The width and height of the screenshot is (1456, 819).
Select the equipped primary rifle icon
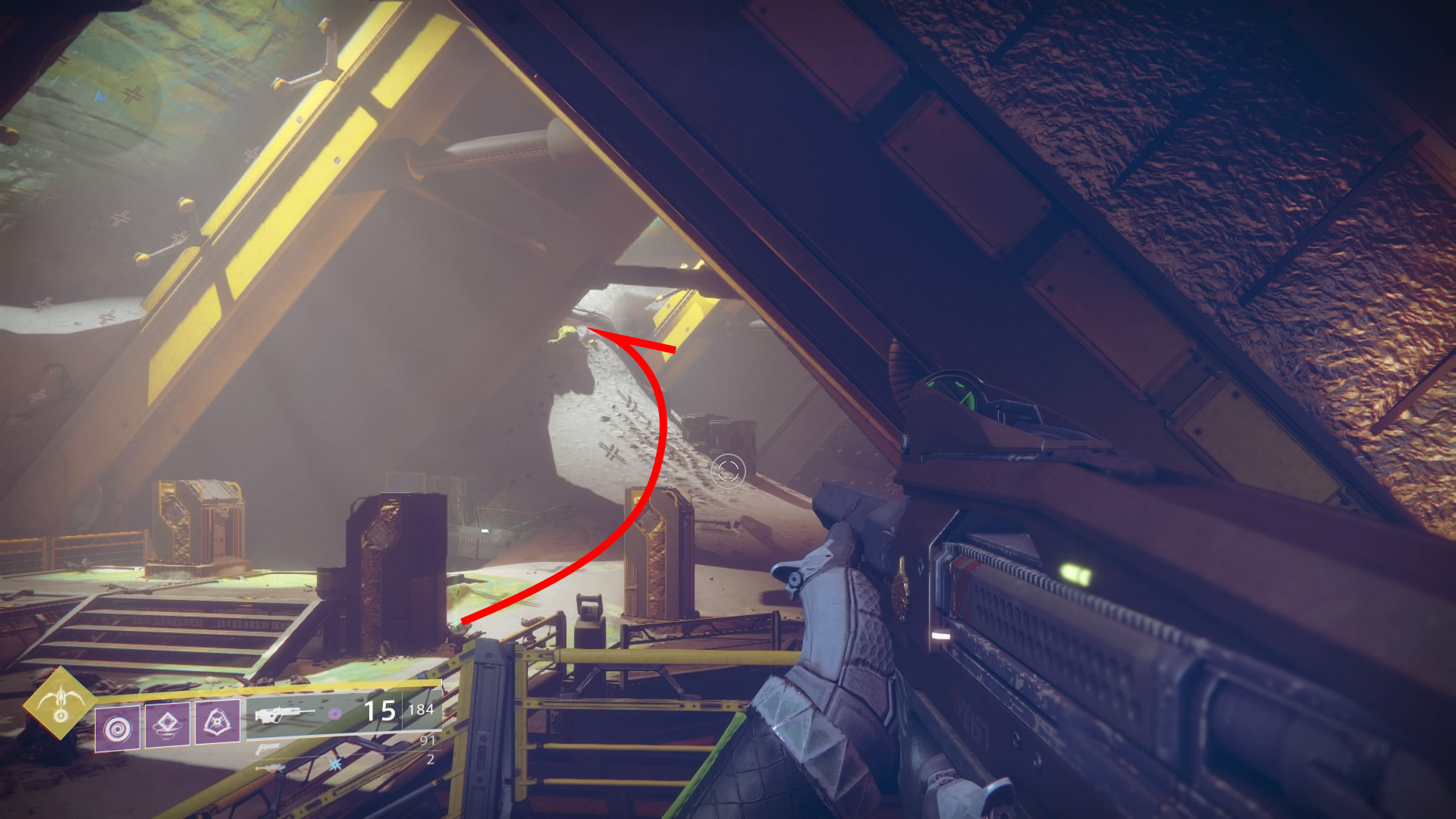coord(284,714)
